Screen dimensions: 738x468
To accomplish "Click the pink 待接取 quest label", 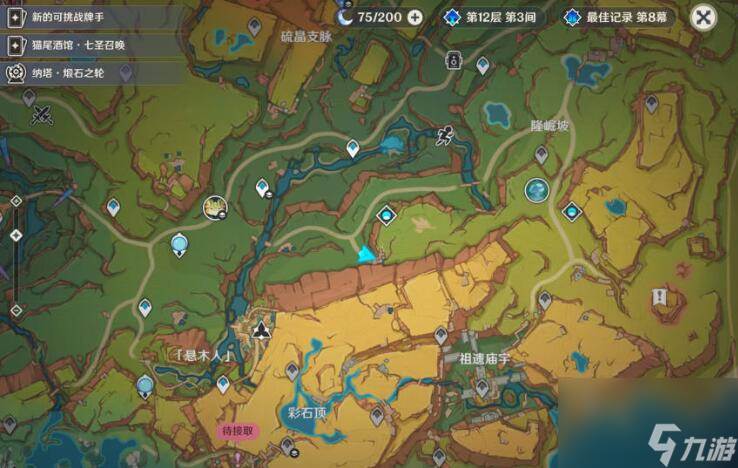I will 238,430.
